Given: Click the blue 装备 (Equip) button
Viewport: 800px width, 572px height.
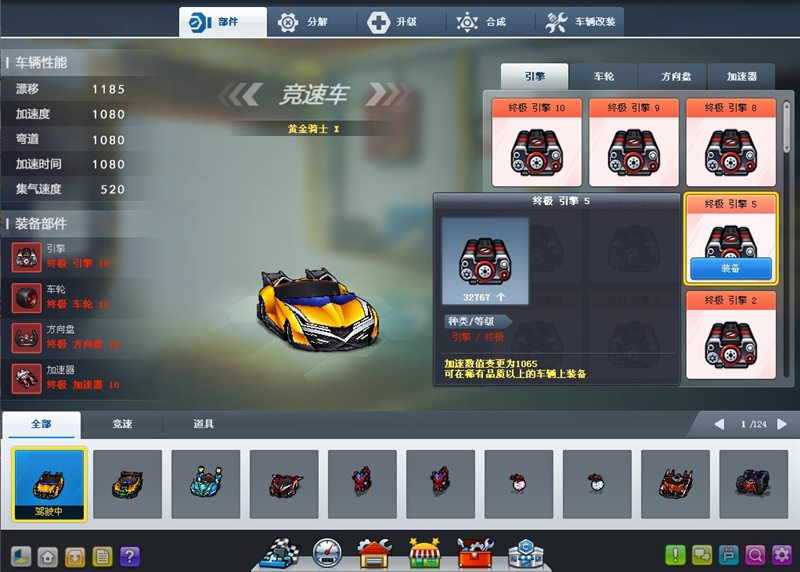Looking at the screenshot, I should pos(730,268).
